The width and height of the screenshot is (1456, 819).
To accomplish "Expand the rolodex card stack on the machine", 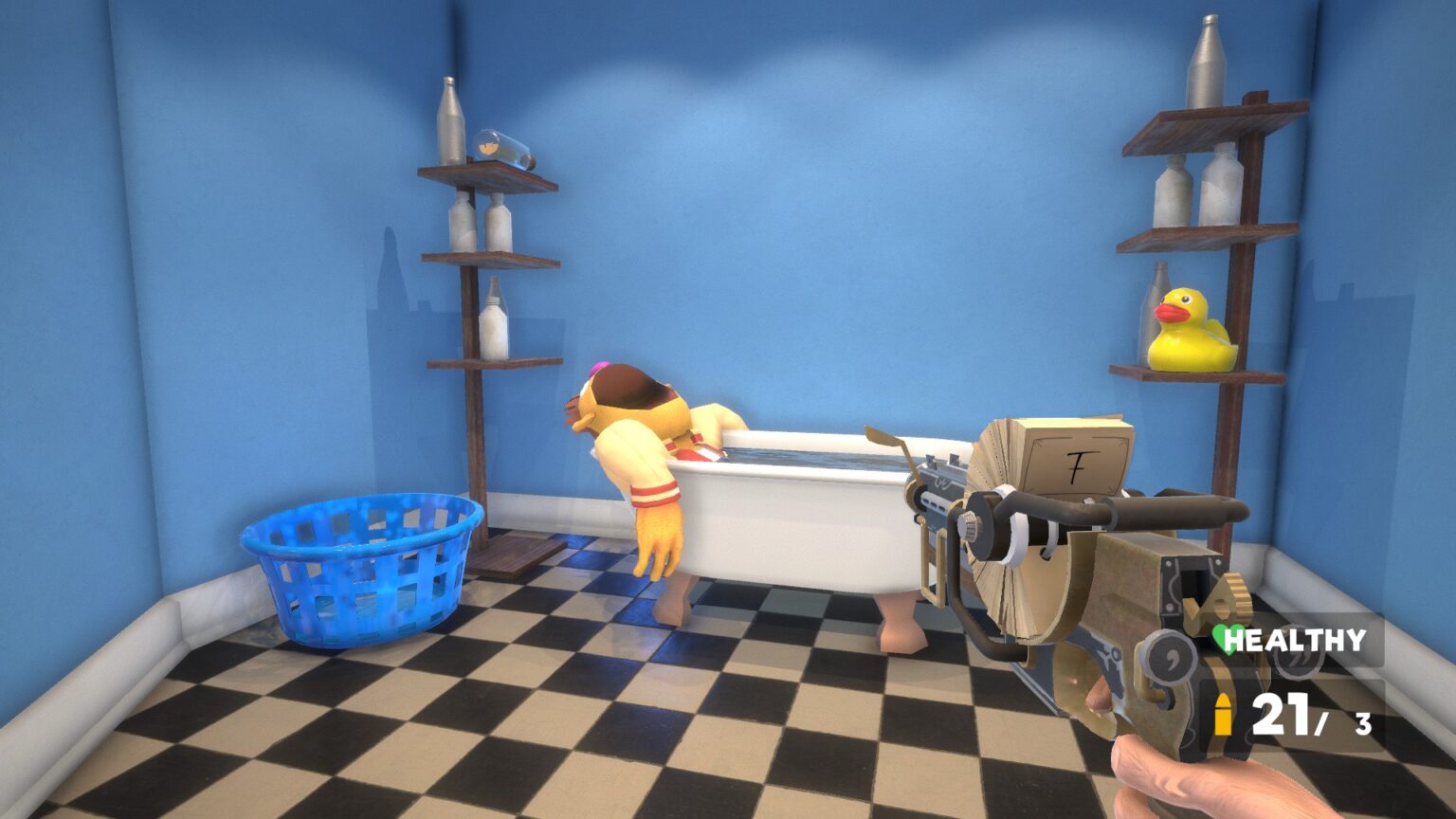I will point(1062,446).
